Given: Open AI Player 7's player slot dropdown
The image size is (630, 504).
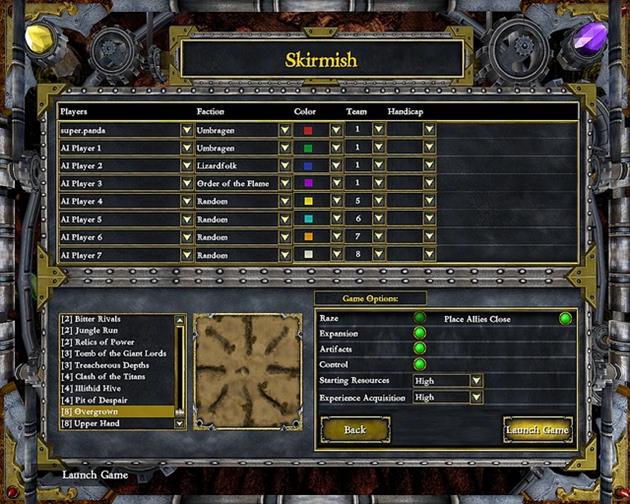Looking at the screenshot, I should (187, 255).
